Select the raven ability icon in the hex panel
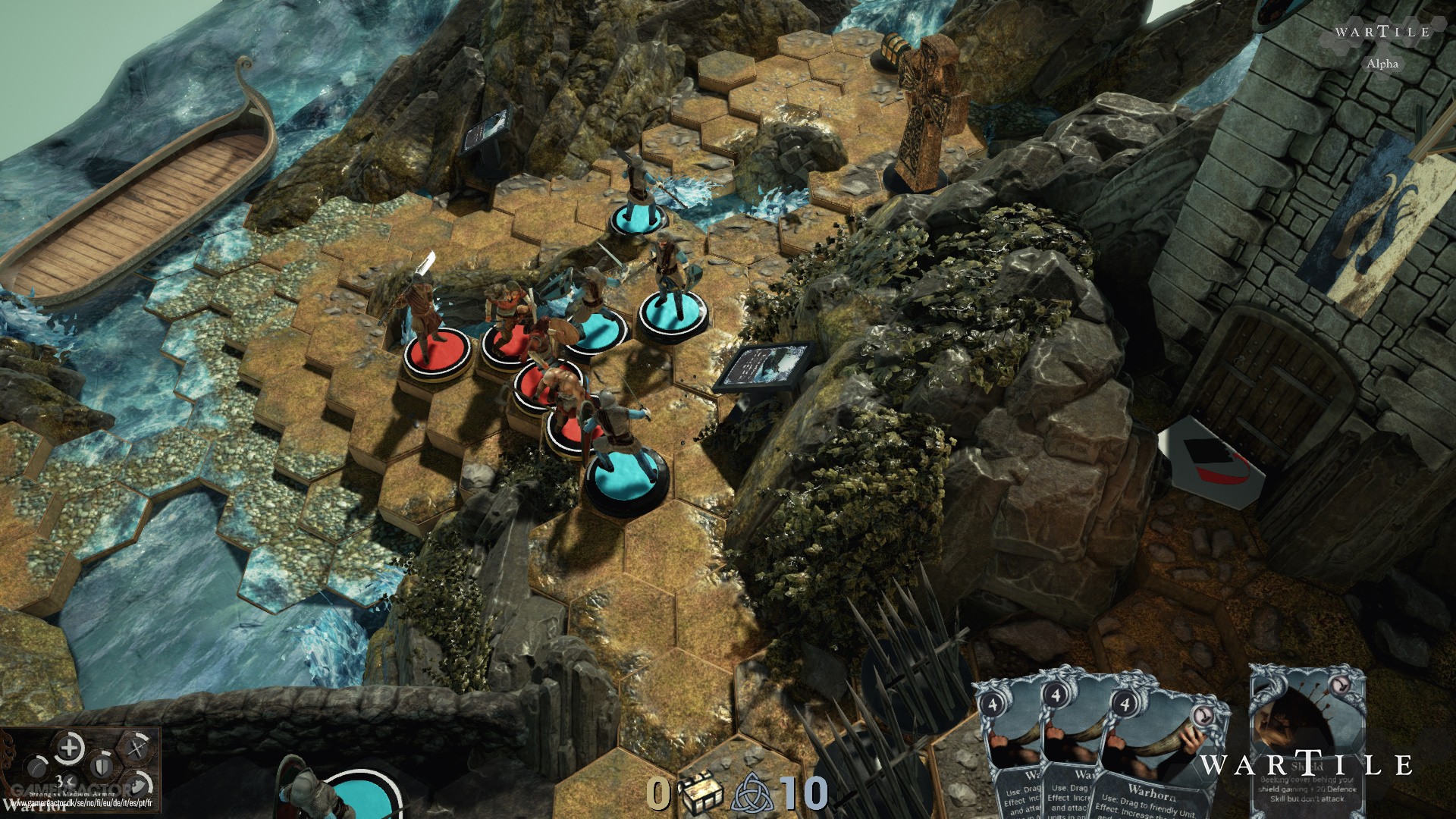Viewport: 1456px width, 819px height. click(x=138, y=787)
